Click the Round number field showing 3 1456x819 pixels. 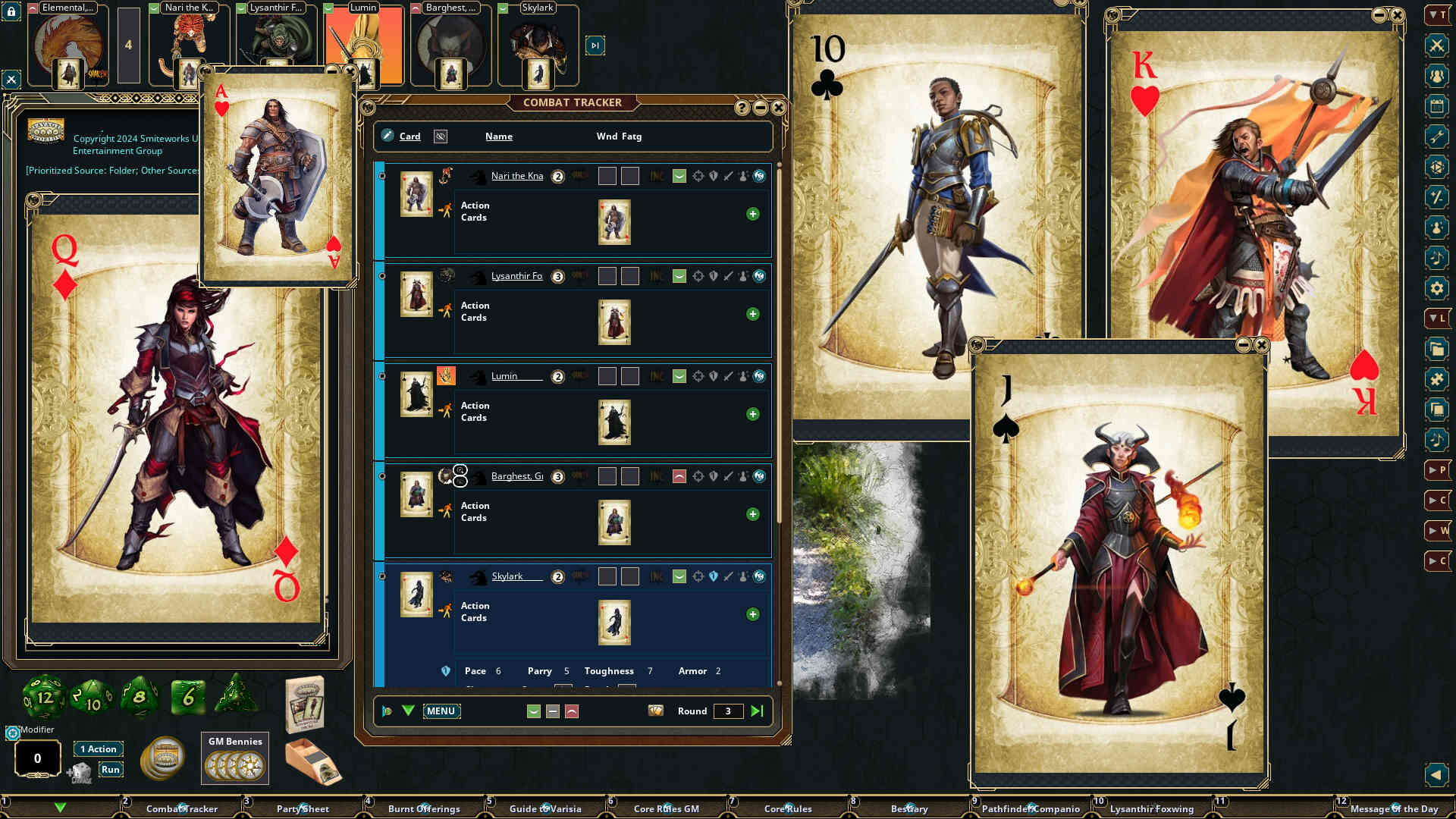click(x=727, y=711)
